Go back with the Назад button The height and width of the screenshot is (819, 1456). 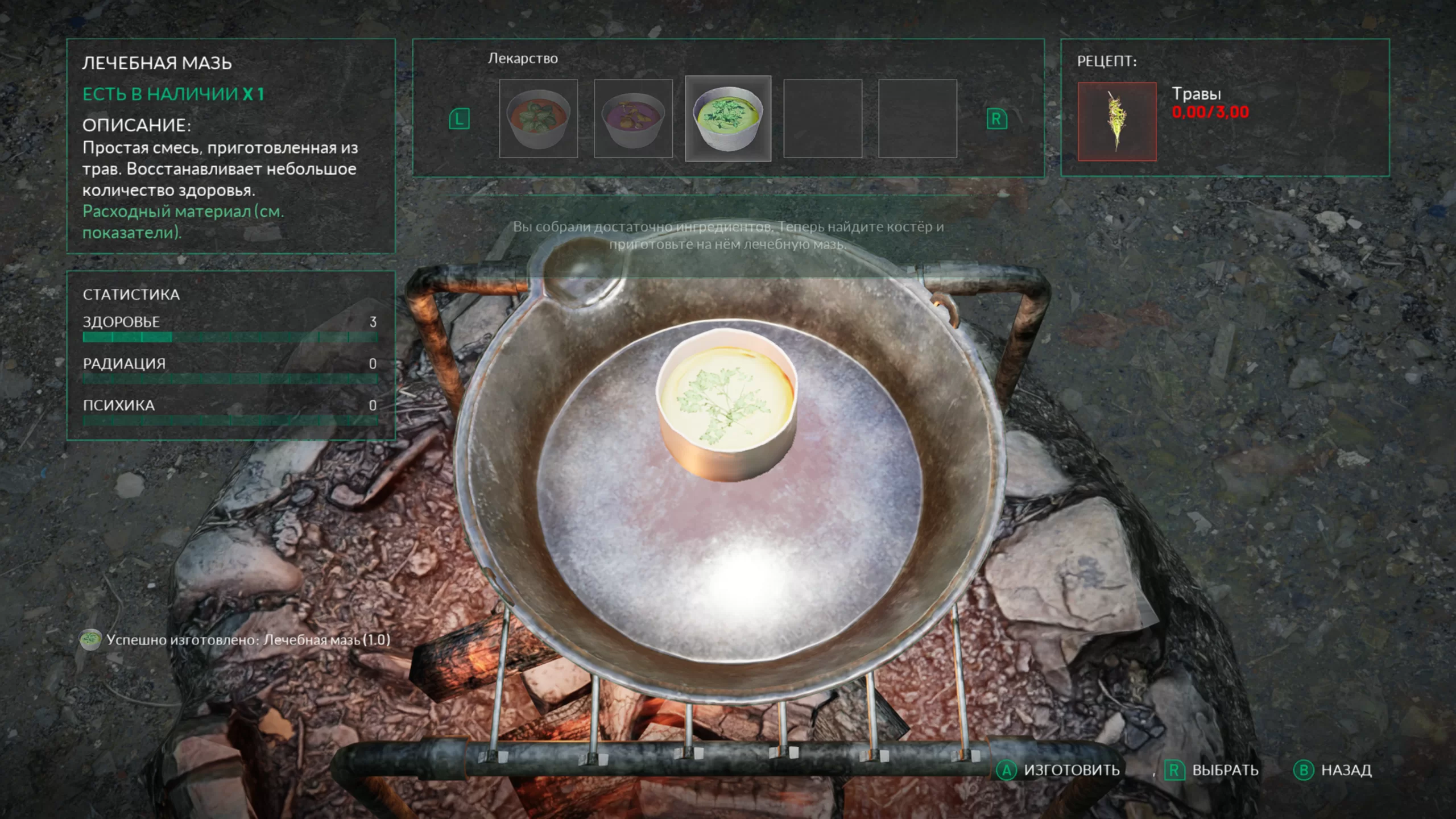click(1333, 770)
